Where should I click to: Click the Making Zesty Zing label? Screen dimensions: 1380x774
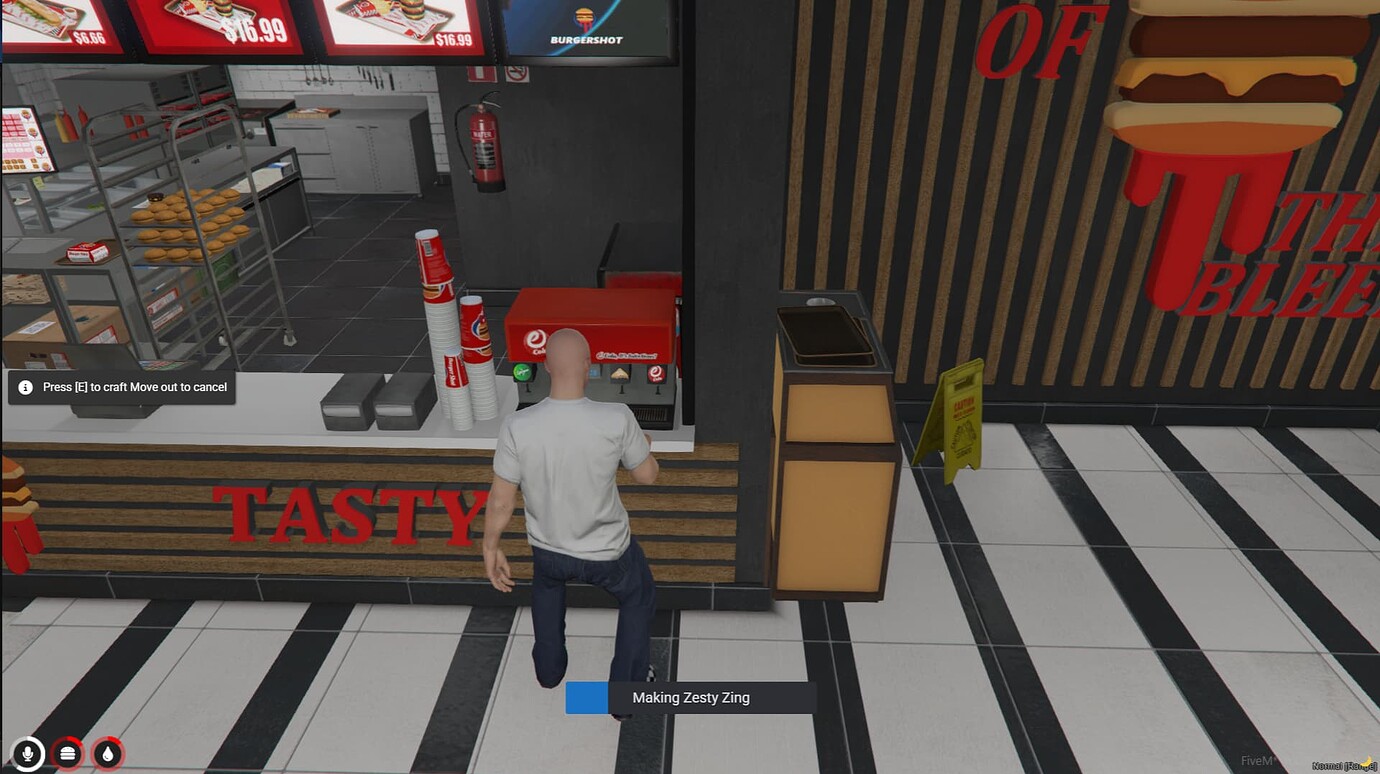tap(690, 697)
